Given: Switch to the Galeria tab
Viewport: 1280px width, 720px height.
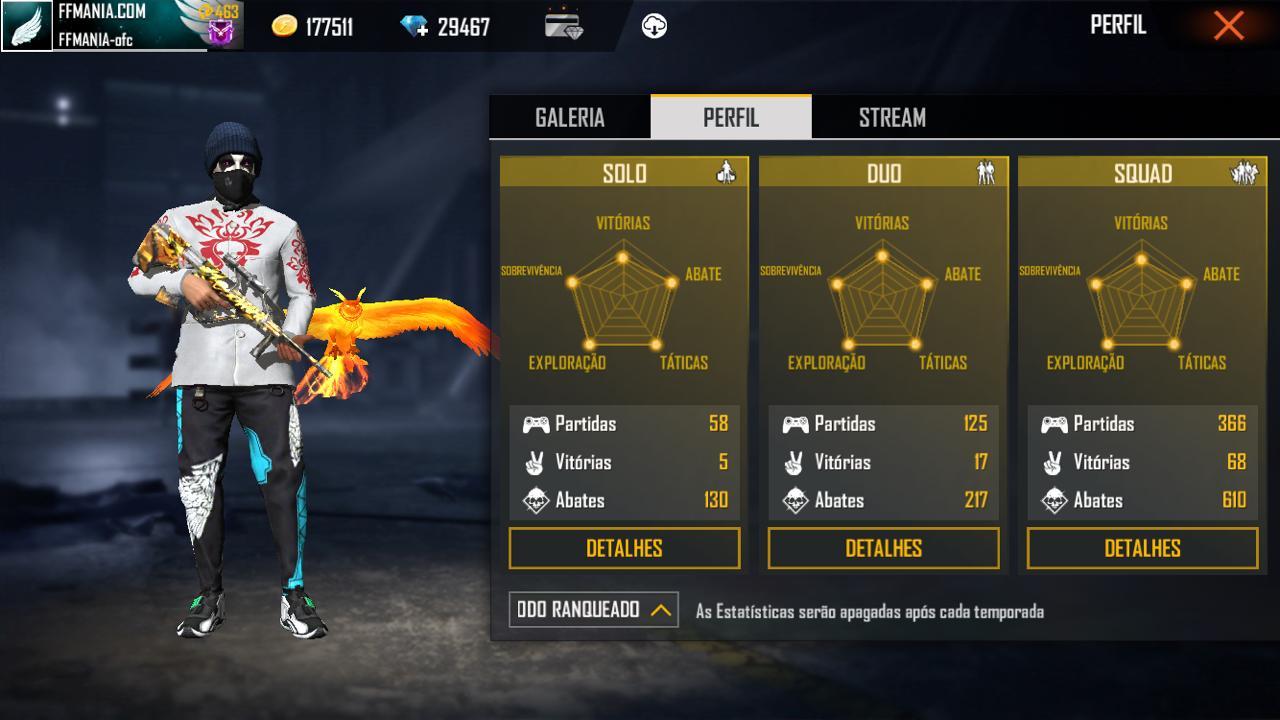Looking at the screenshot, I should pyautogui.click(x=569, y=118).
